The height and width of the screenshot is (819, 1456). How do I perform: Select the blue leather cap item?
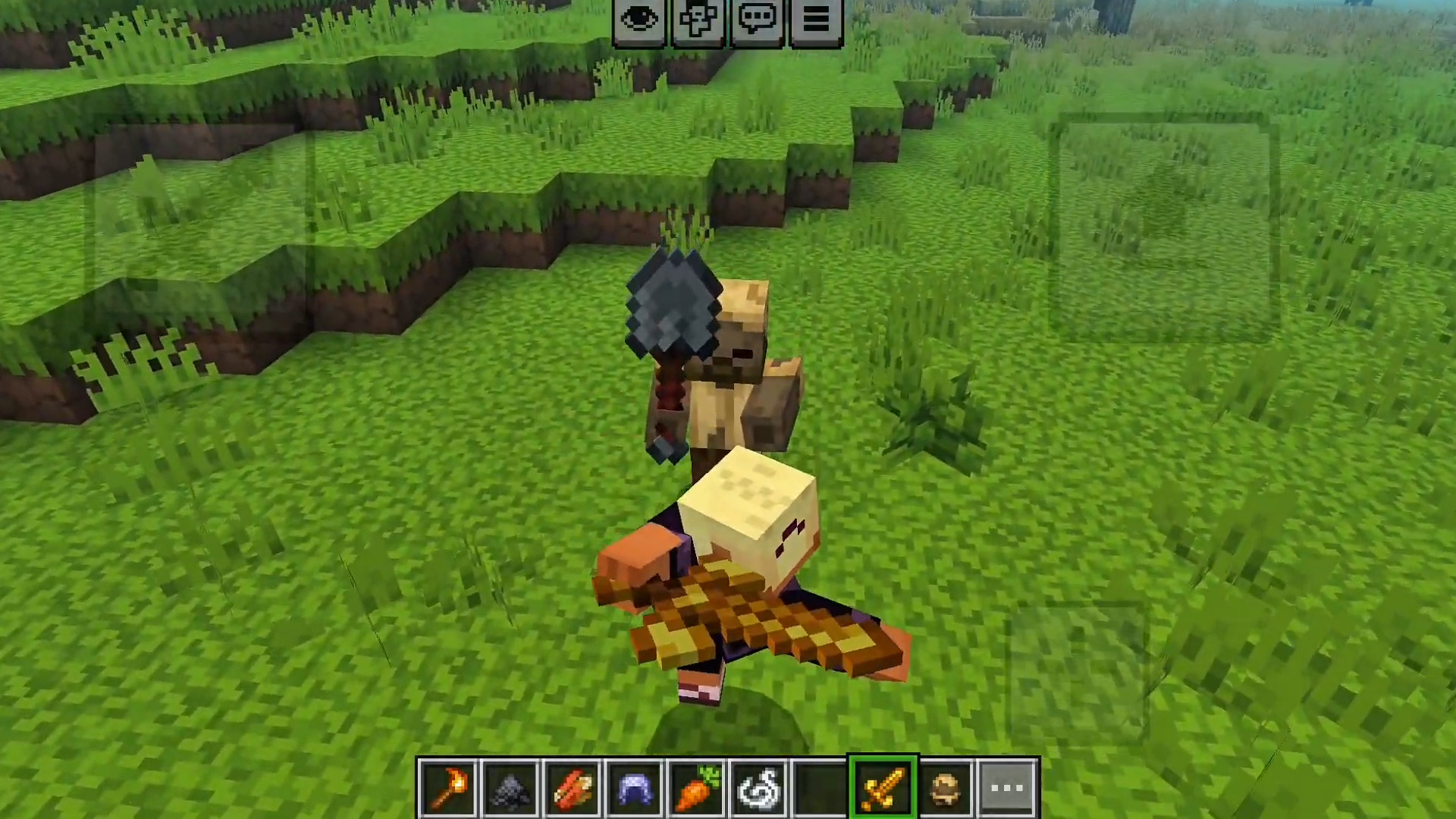point(635,786)
